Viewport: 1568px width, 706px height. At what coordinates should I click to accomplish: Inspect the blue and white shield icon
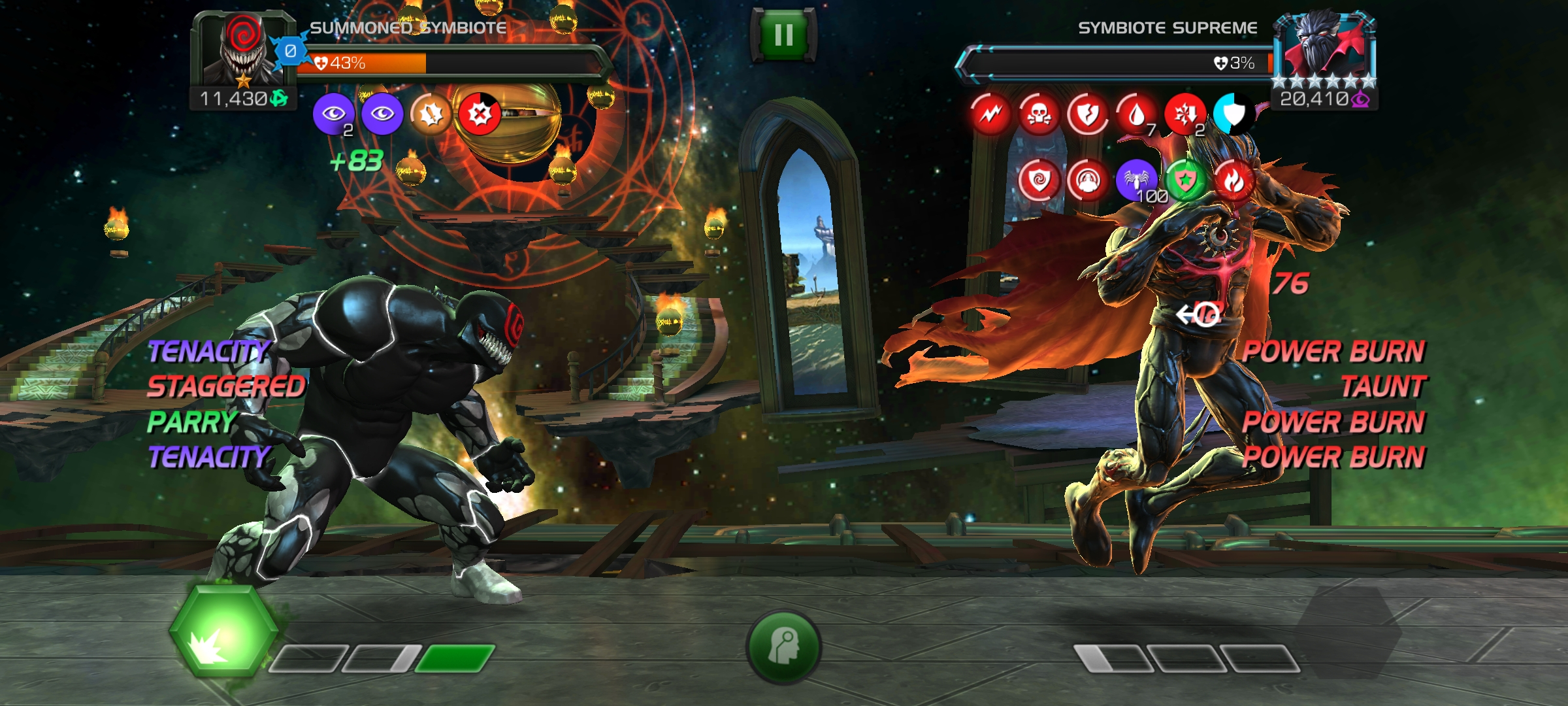1233,114
